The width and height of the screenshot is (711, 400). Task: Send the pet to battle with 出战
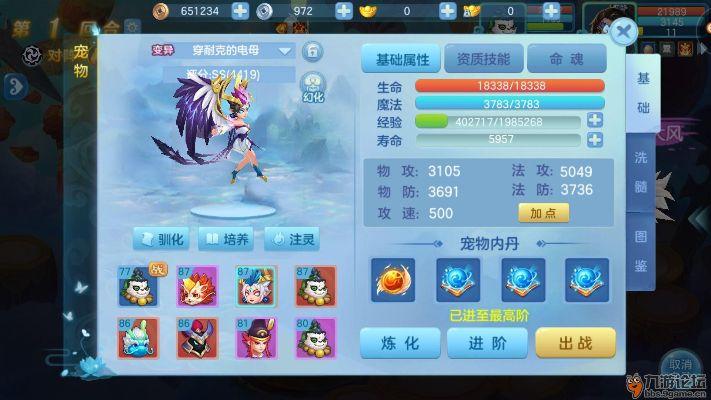point(574,342)
